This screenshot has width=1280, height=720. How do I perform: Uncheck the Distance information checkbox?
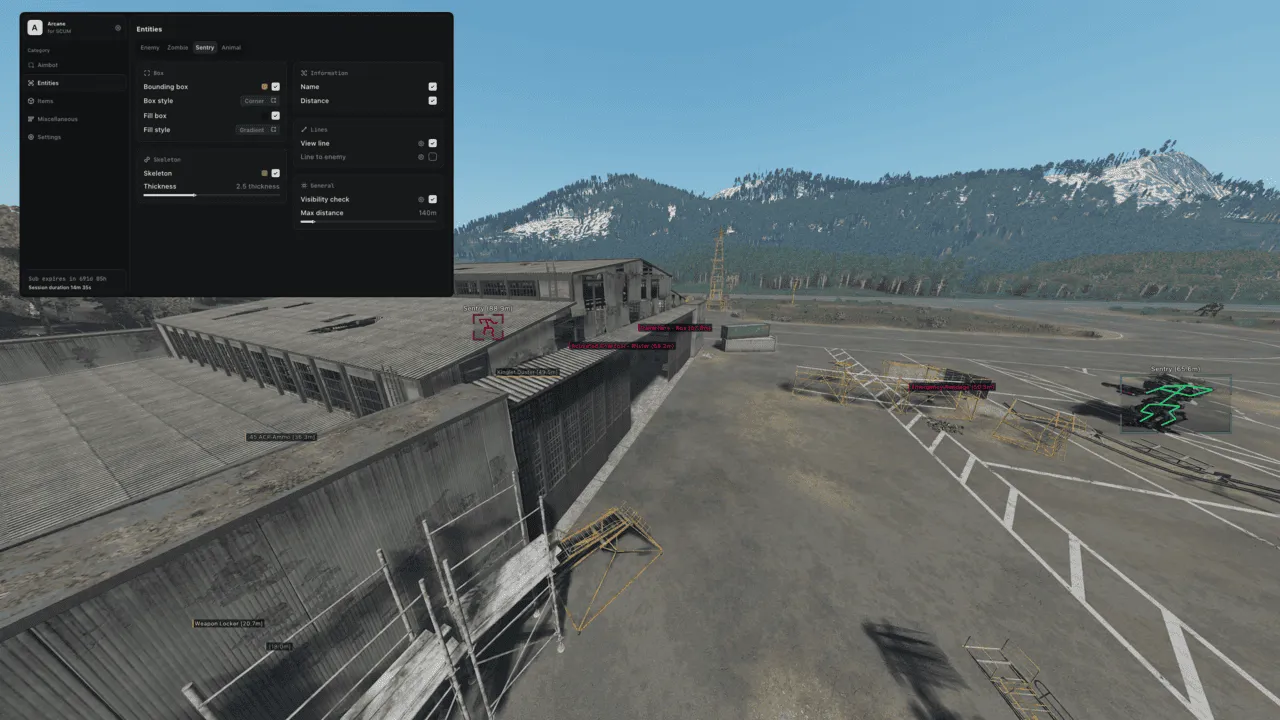point(432,100)
